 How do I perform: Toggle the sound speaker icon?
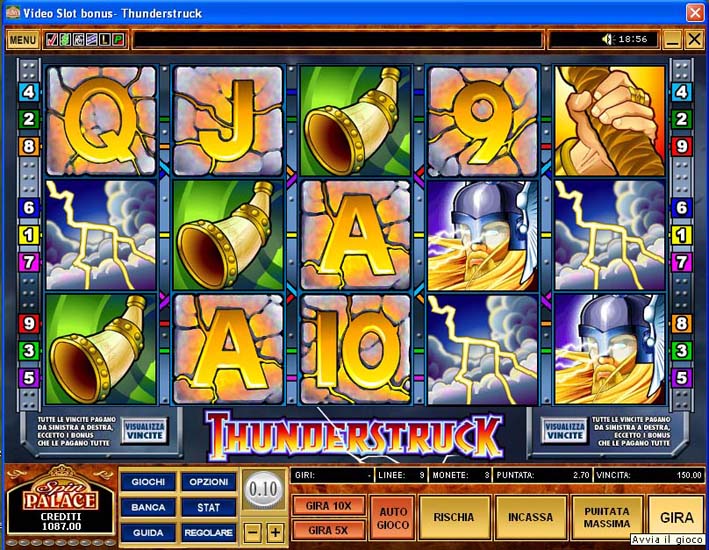pos(606,40)
